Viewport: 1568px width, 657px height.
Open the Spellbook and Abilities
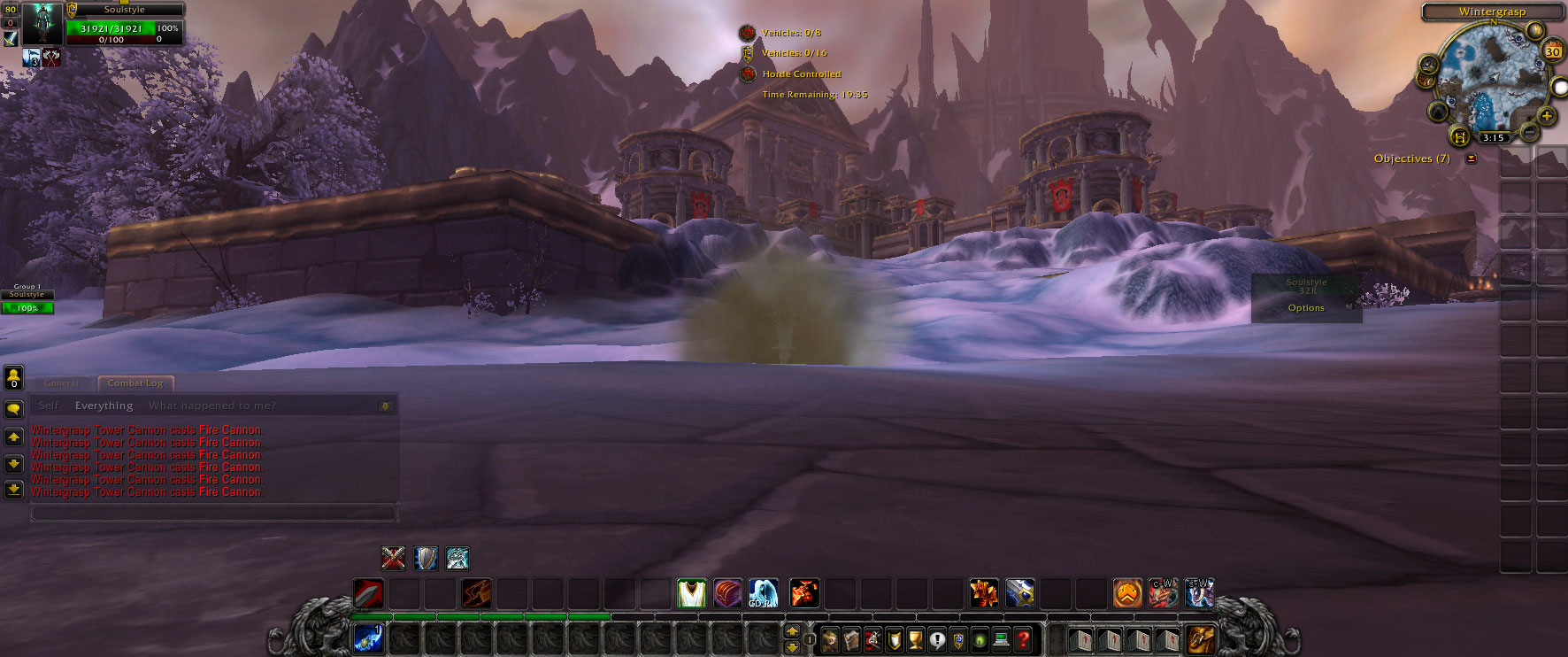pyautogui.click(x=852, y=639)
